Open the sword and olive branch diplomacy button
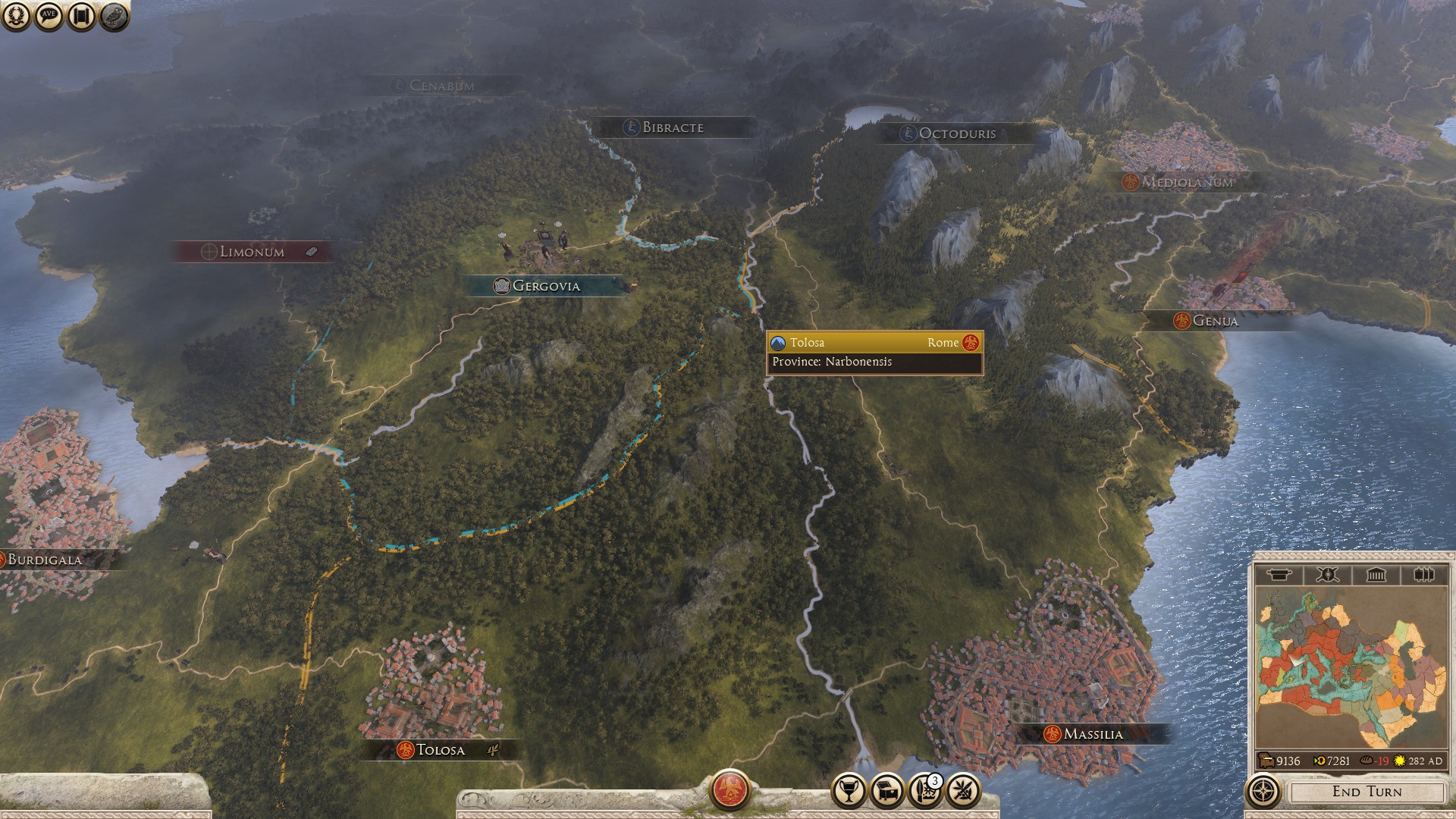 (963, 792)
